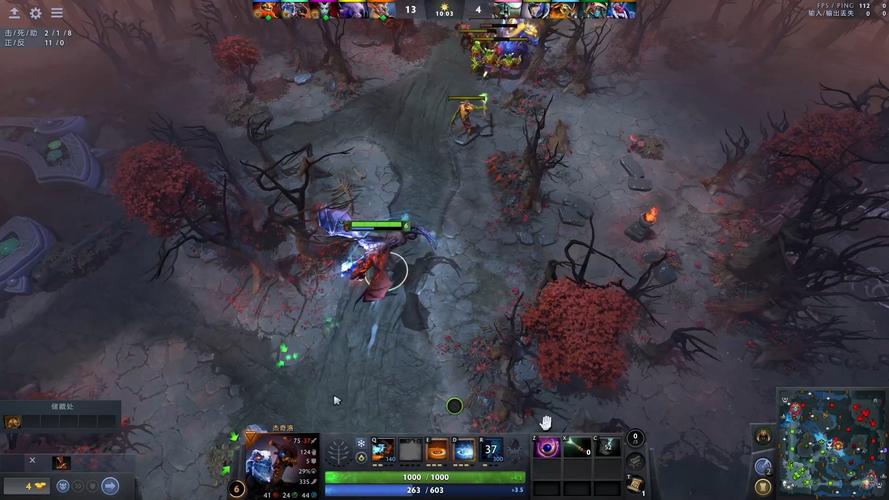The width and height of the screenshot is (889, 500).
Task: Select the item in the stash panel
Action: pos(13,421)
